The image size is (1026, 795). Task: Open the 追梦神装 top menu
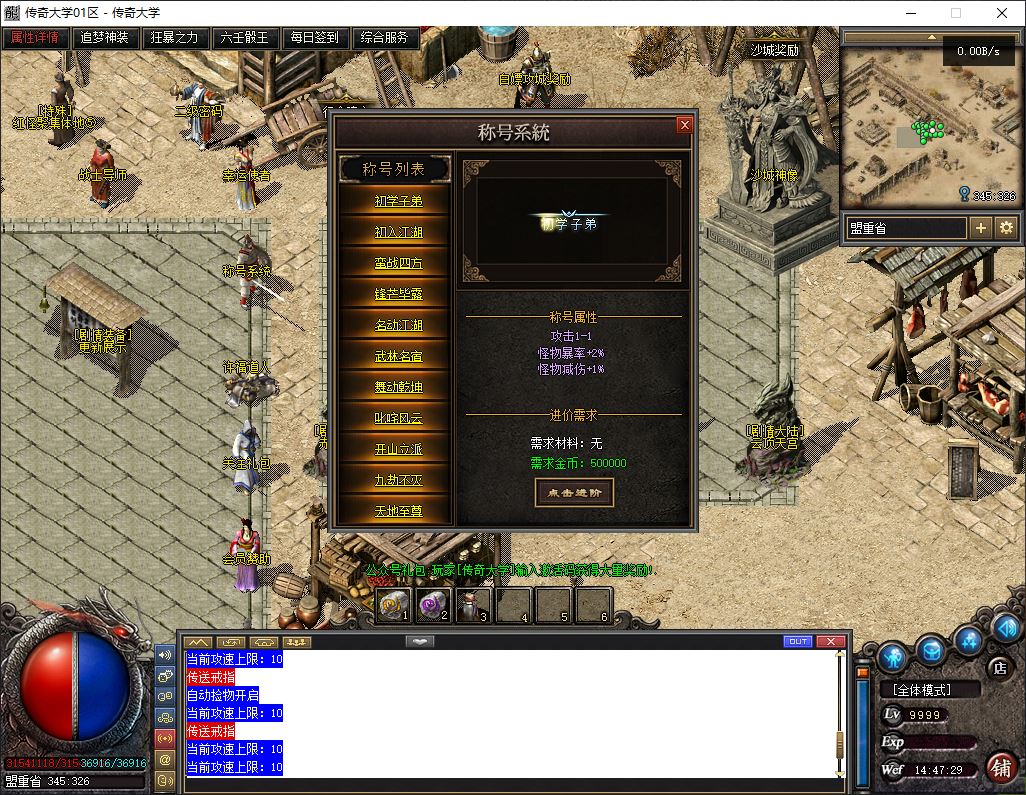[105, 38]
